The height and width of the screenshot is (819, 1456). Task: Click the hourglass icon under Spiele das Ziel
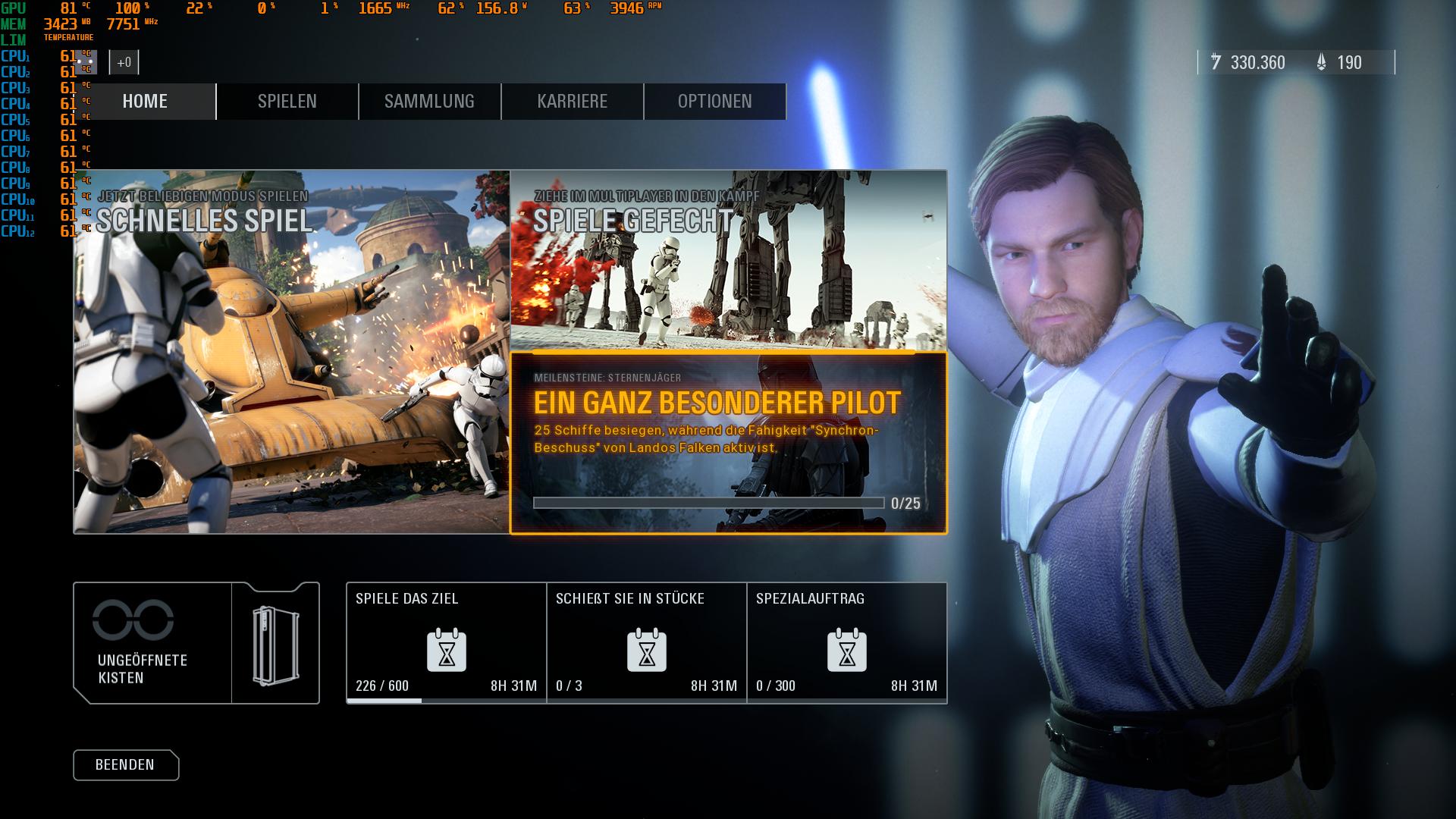[446, 650]
